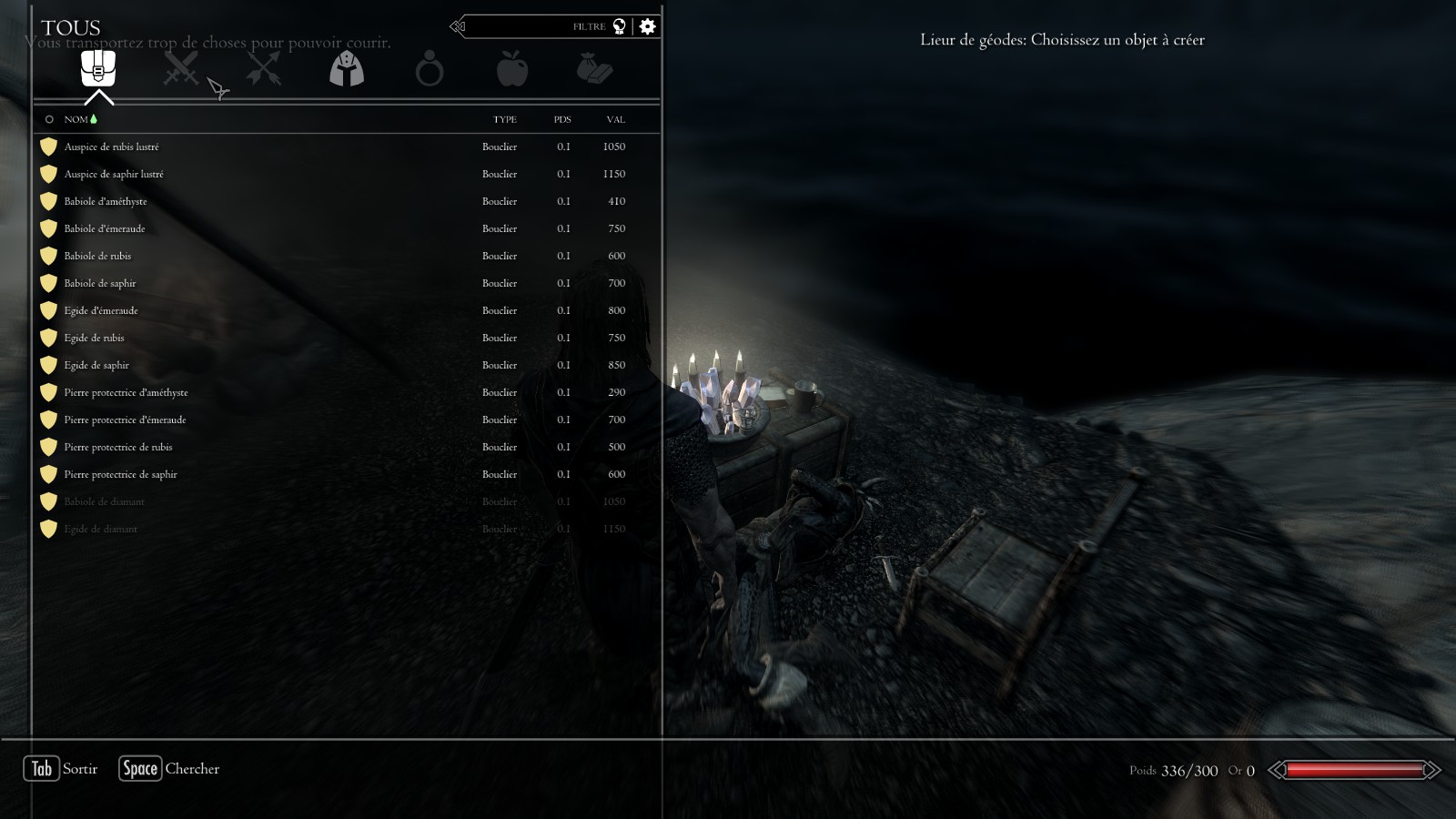Pick Babiole d'améthyste from the list

[x=106, y=201]
